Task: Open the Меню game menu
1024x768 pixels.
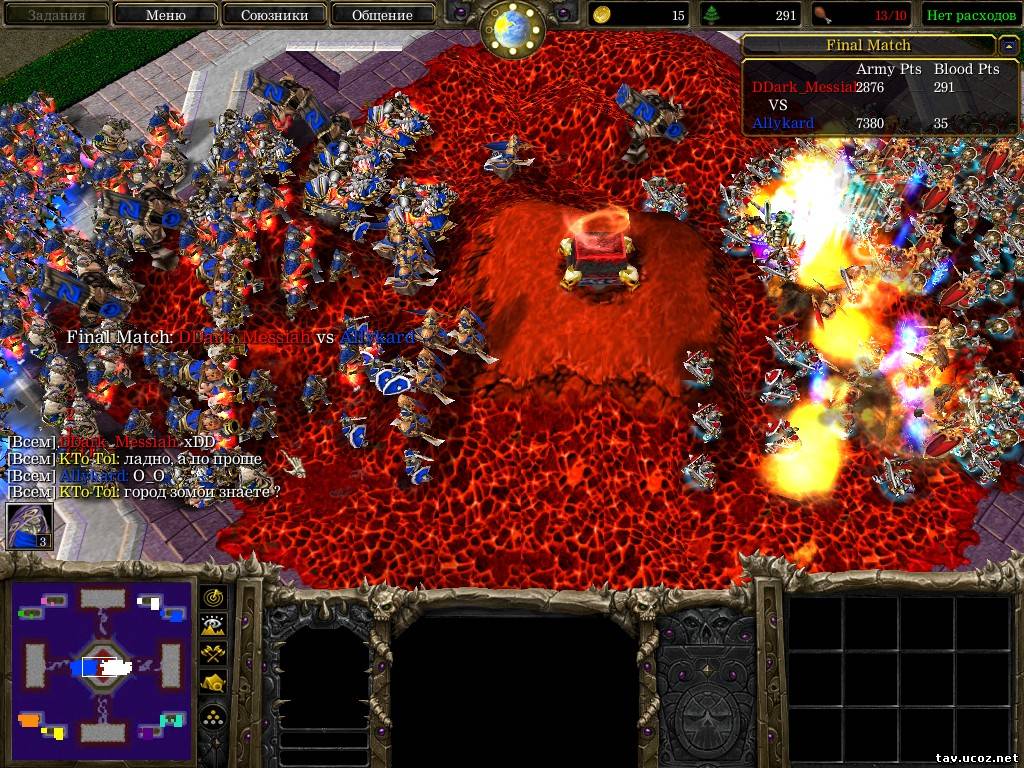Action: coord(165,15)
